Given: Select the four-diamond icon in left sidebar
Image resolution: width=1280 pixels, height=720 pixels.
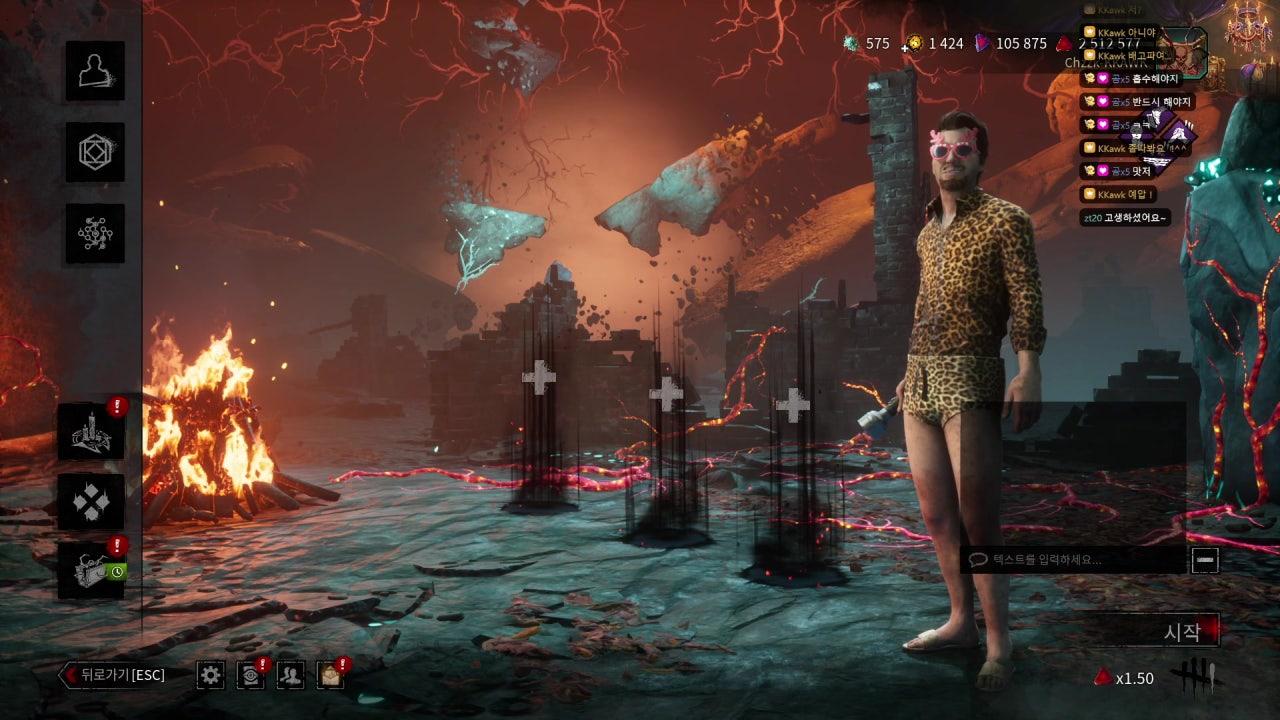Looking at the screenshot, I should pyautogui.click(x=91, y=502).
